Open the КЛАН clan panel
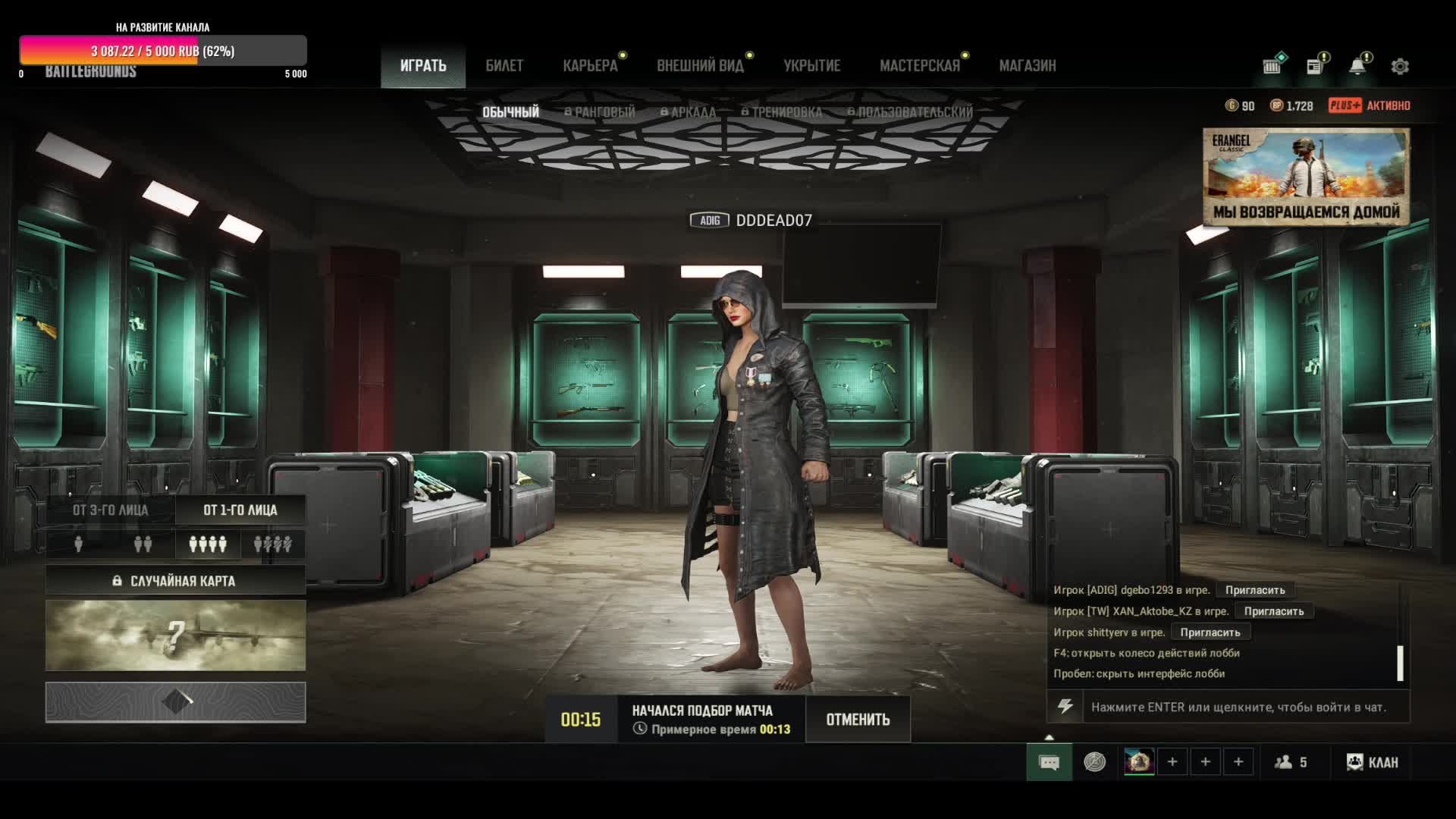Screen dimensions: 1456x819 1373,762
